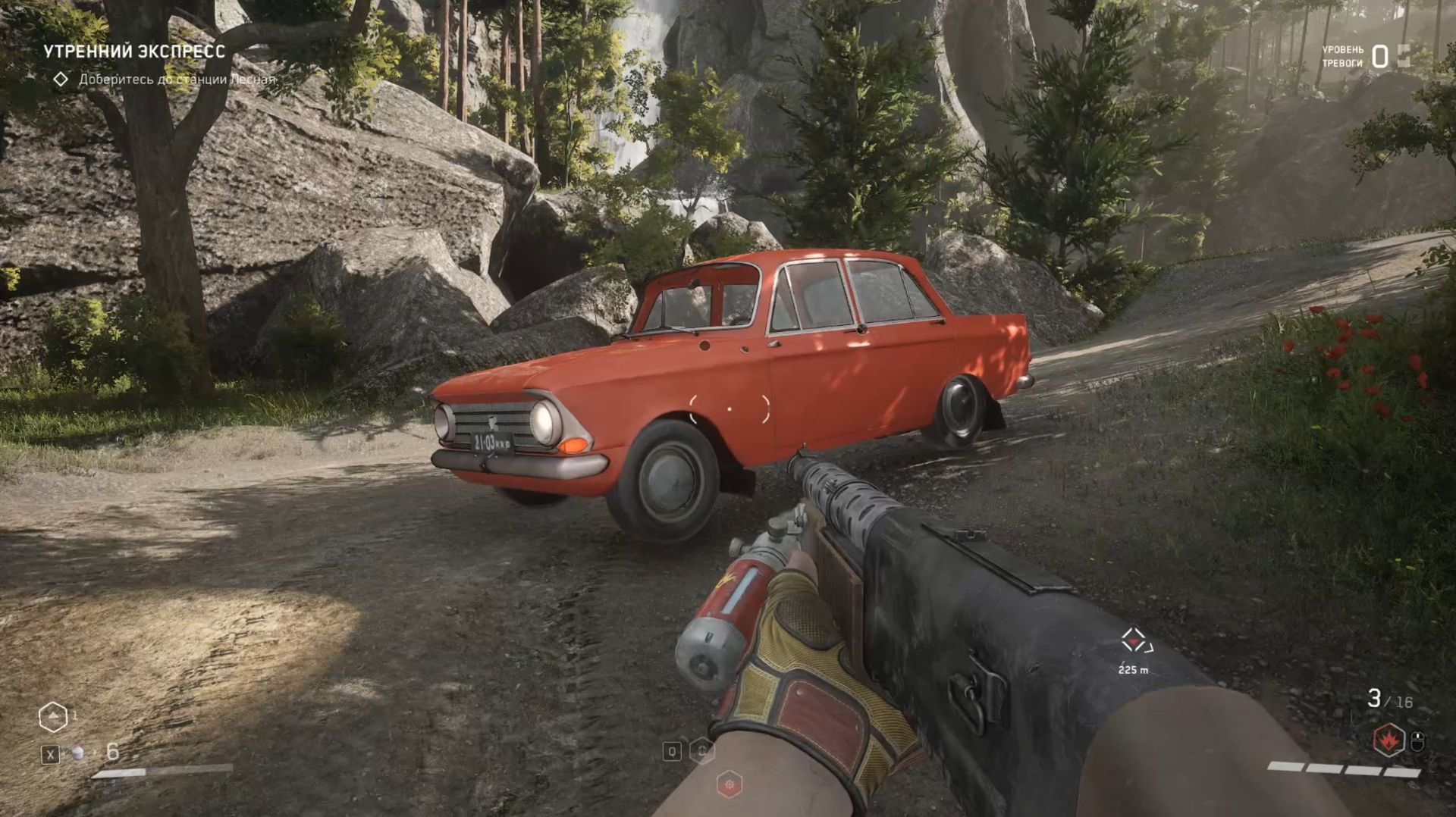
Task: Use the health capsule consumable icon
Action: pyautogui.click(x=77, y=753)
